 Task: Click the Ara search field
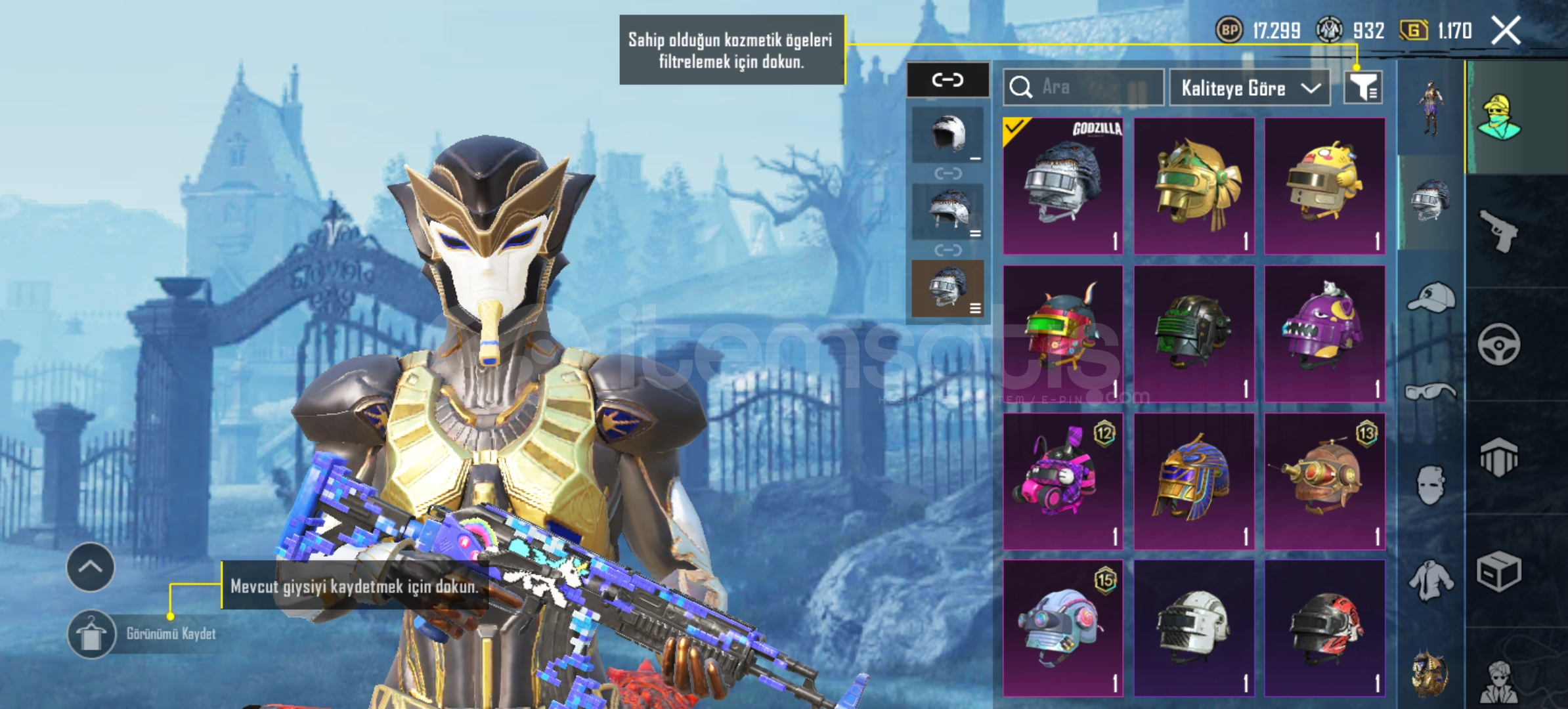pyautogui.click(x=1083, y=87)
